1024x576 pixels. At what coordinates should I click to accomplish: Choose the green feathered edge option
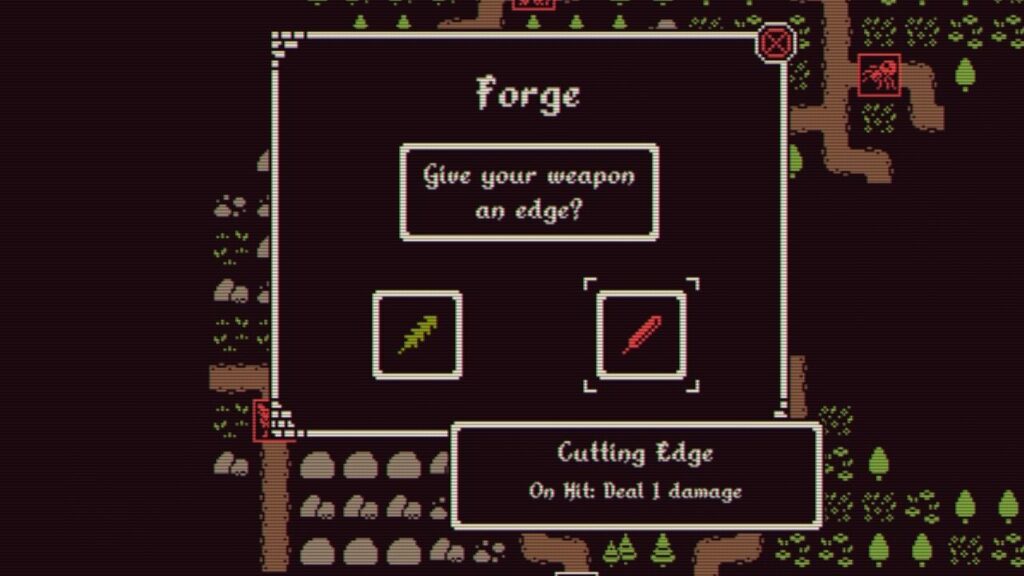click(x=417, y=334)
